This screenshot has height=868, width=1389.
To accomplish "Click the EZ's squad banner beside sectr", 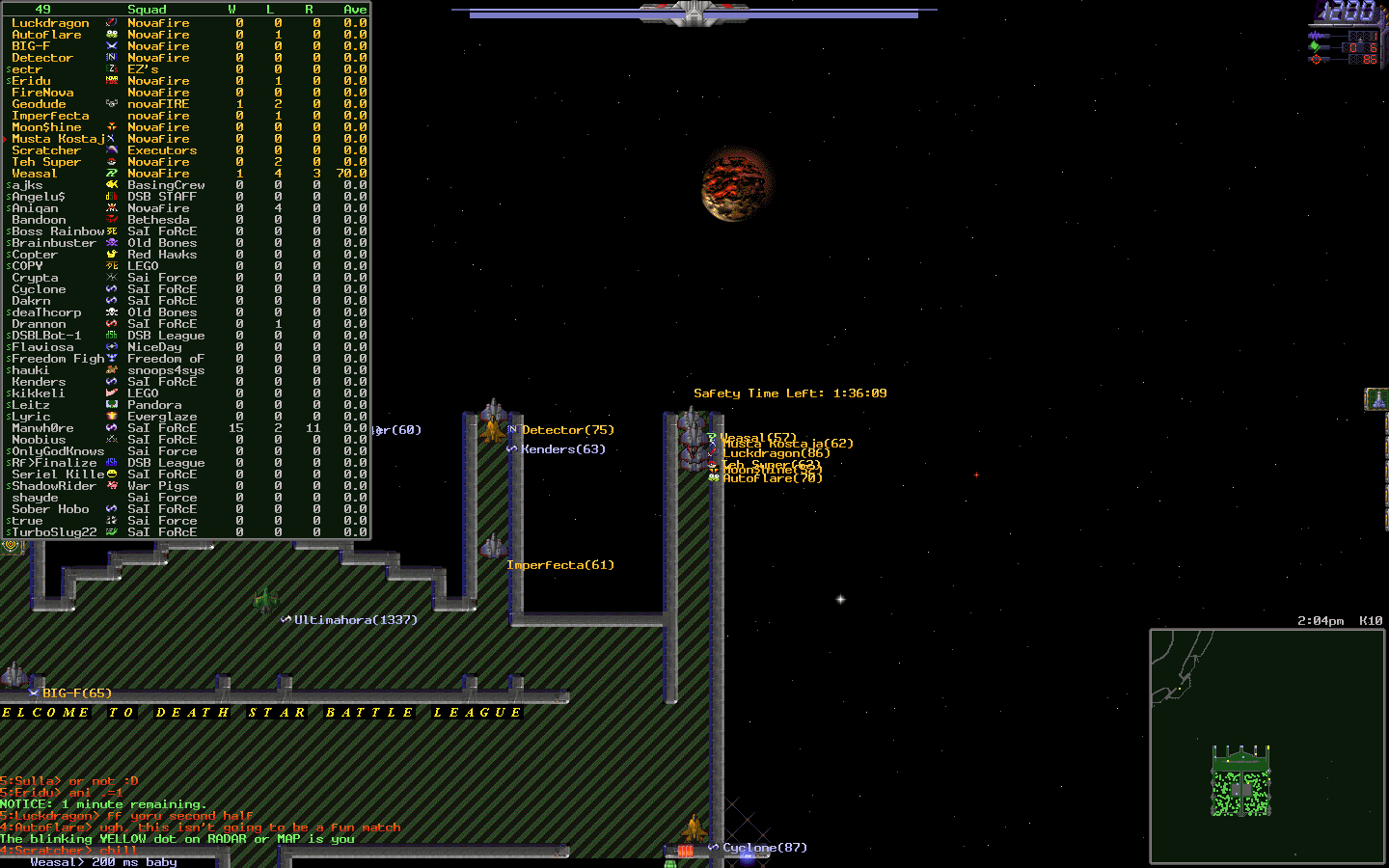I will (111, 68).
